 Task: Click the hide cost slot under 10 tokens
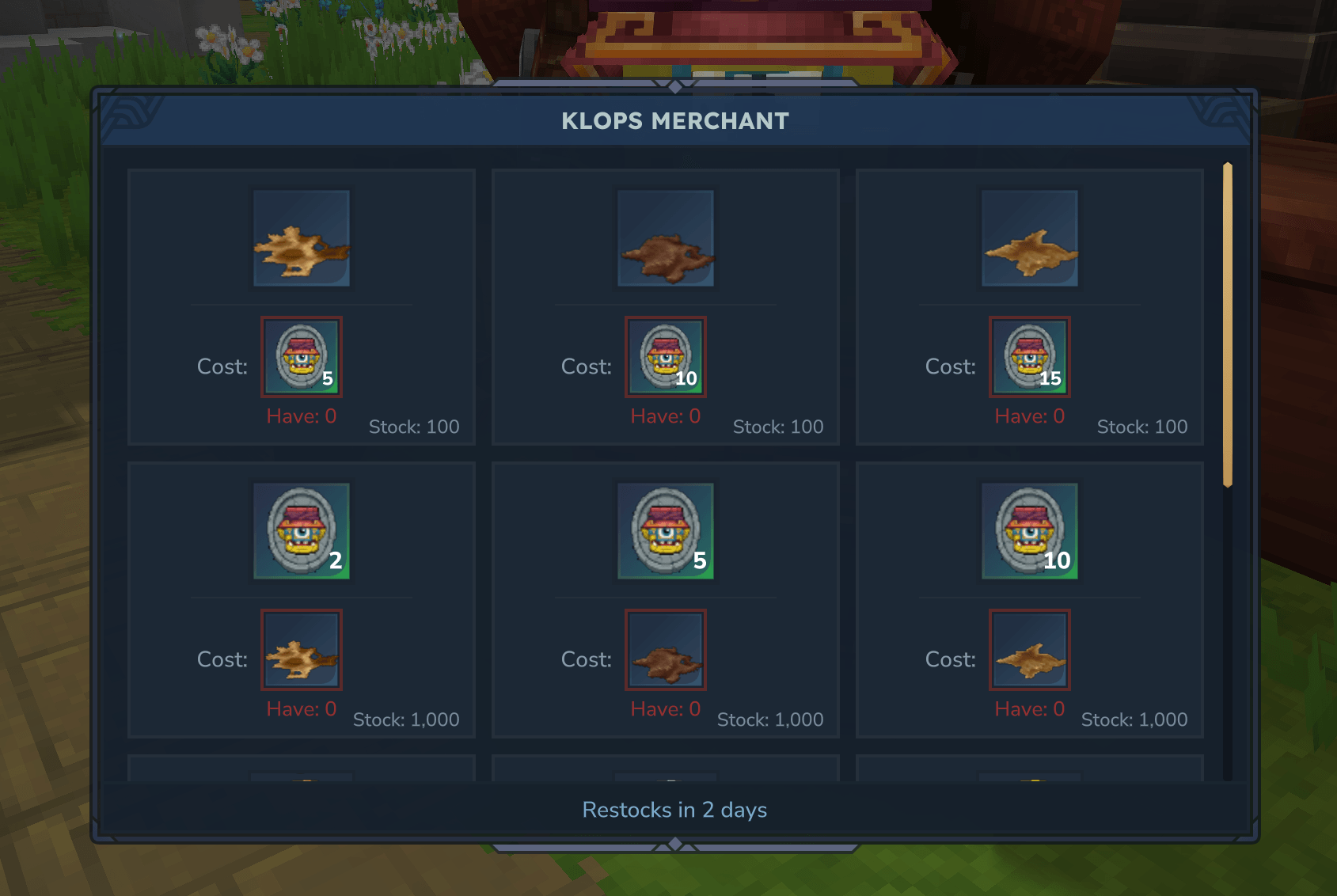coord(1030,650)
